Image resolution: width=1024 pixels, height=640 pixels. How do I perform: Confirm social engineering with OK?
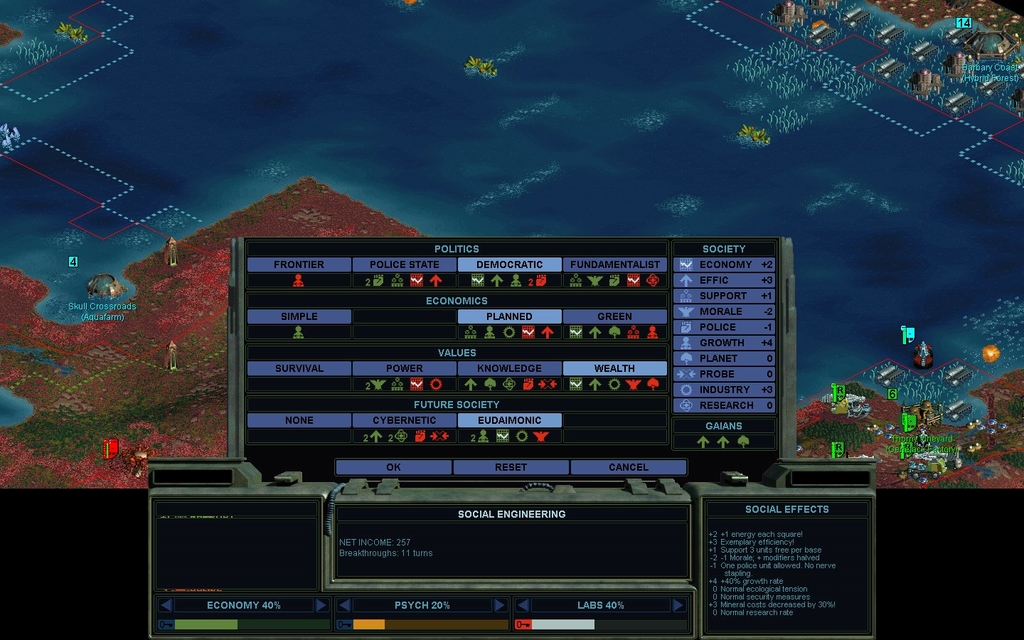pos(393,467)
